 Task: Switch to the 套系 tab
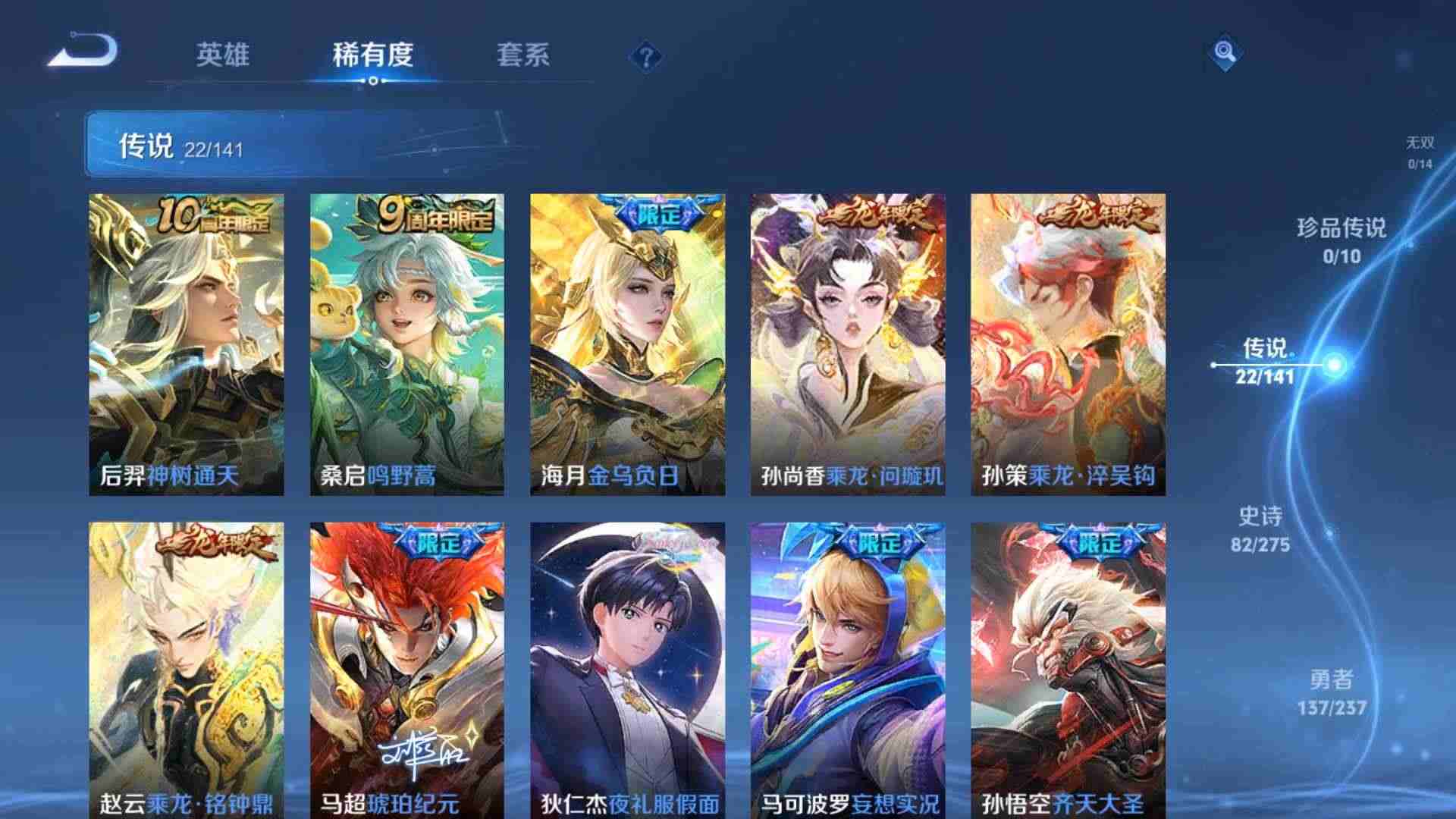(x=525, y=55)
